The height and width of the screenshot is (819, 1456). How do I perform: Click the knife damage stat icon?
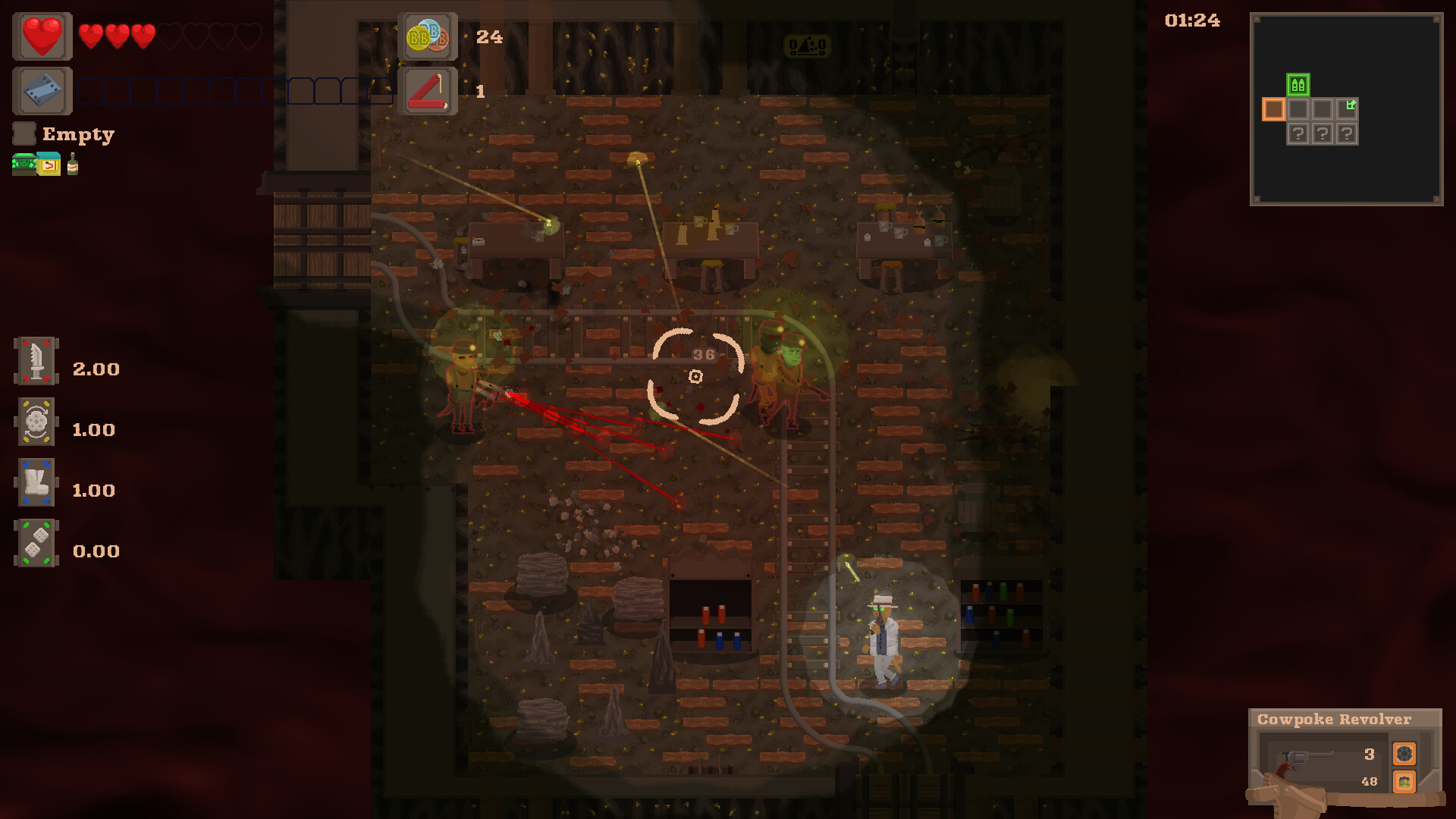(x=36, y=361)
